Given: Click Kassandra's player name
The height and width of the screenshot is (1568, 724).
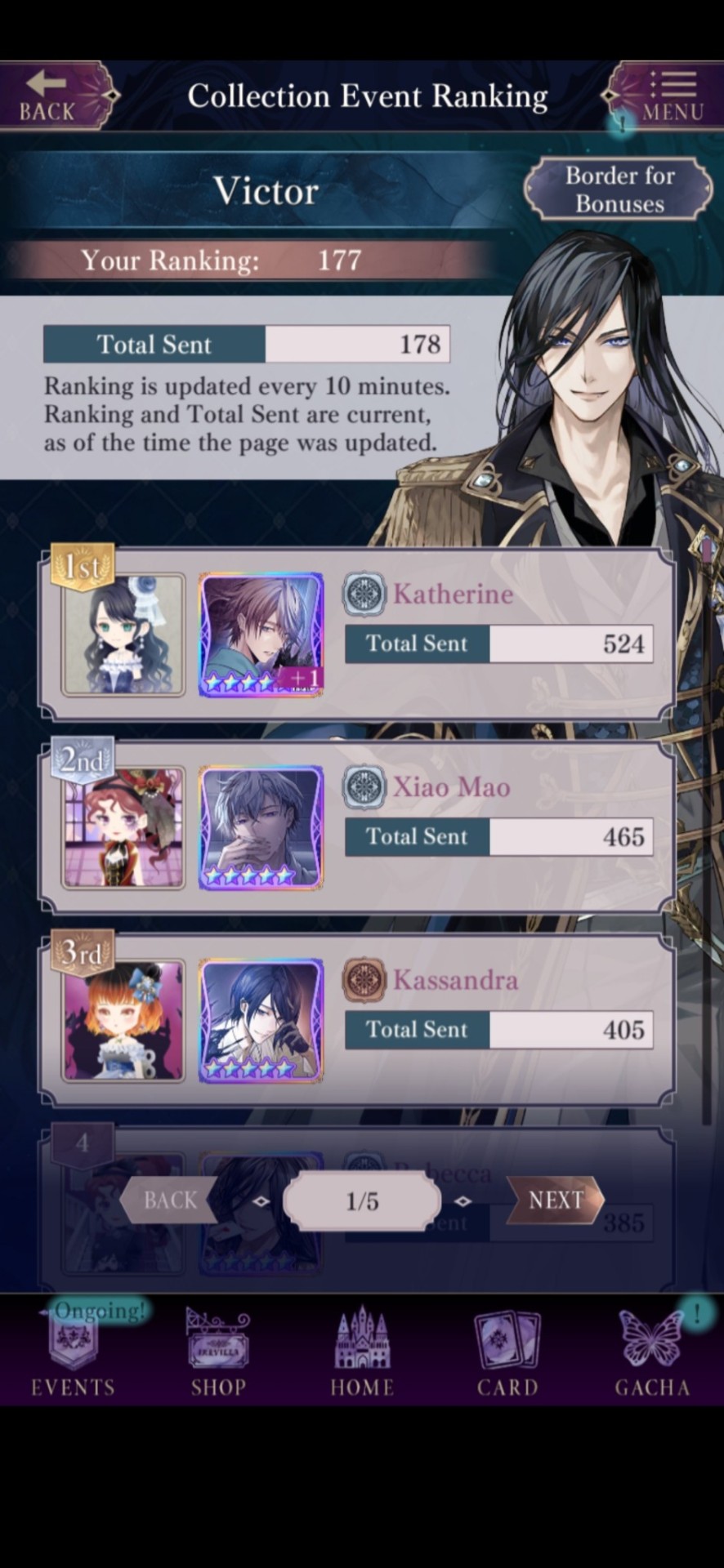Looking at the screenshot, I should 455,979.
